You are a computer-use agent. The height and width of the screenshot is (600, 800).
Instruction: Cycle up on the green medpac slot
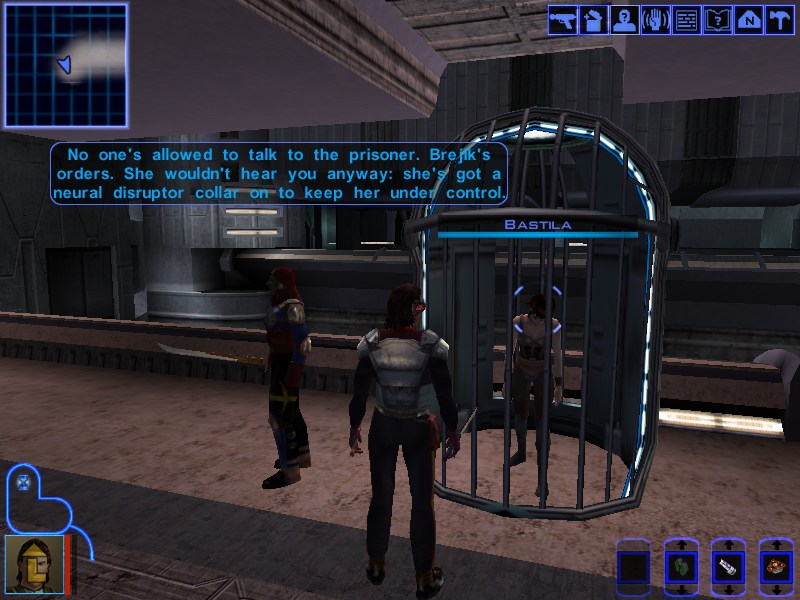(x=680, y=546)
